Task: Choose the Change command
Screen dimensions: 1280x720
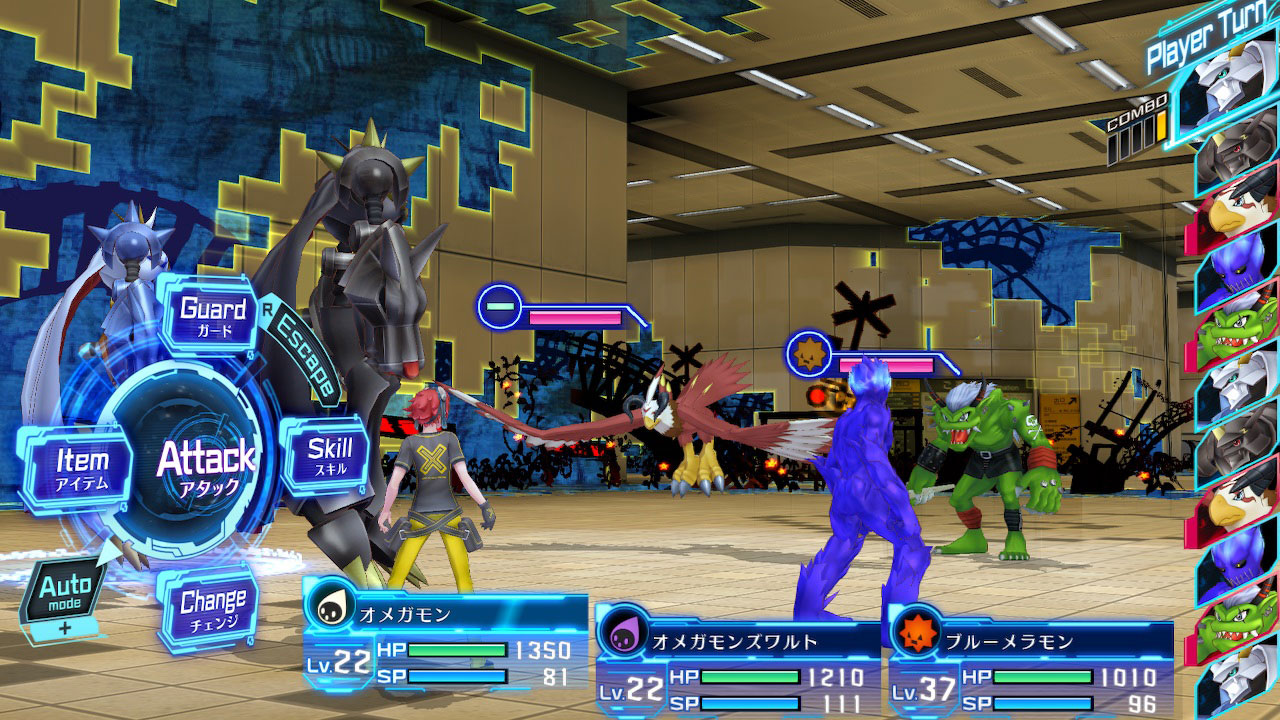Action: 212,607
